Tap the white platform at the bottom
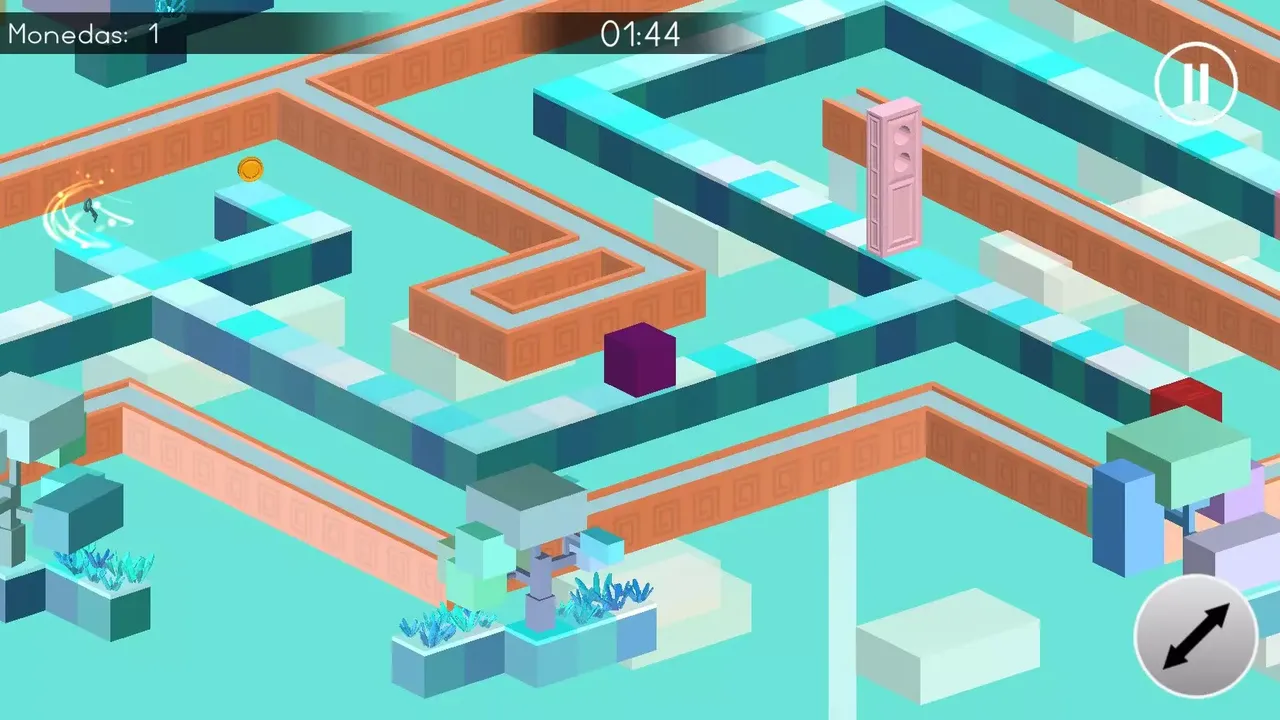This screenshot has height=720, width=1280. click(x=950, y=640)
